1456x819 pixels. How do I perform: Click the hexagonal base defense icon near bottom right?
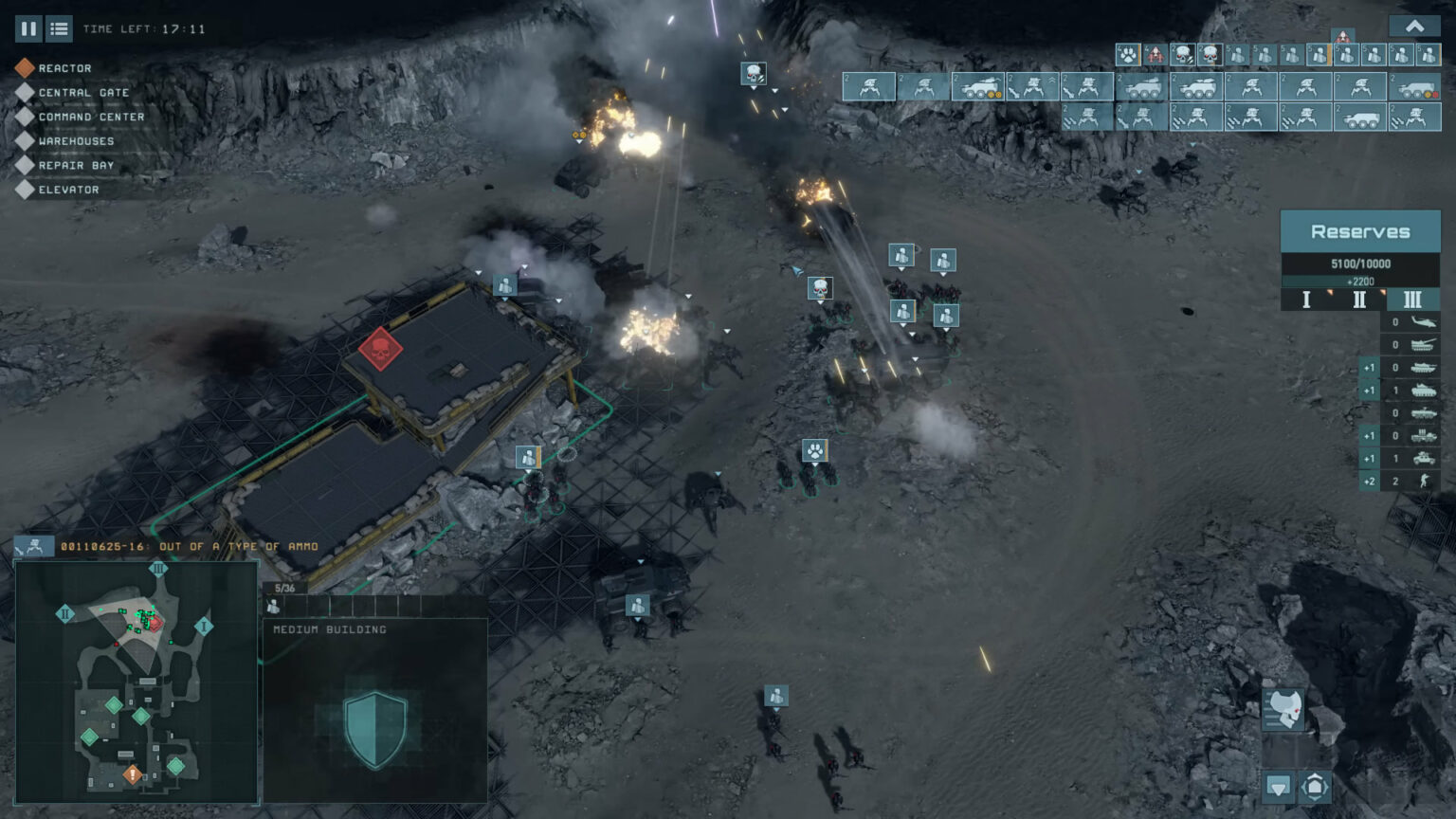(1315, 786)
